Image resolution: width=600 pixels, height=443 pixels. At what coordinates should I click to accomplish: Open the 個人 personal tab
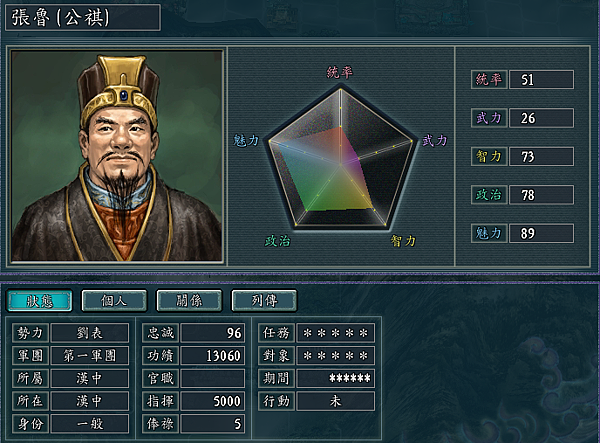click(113, 300)
